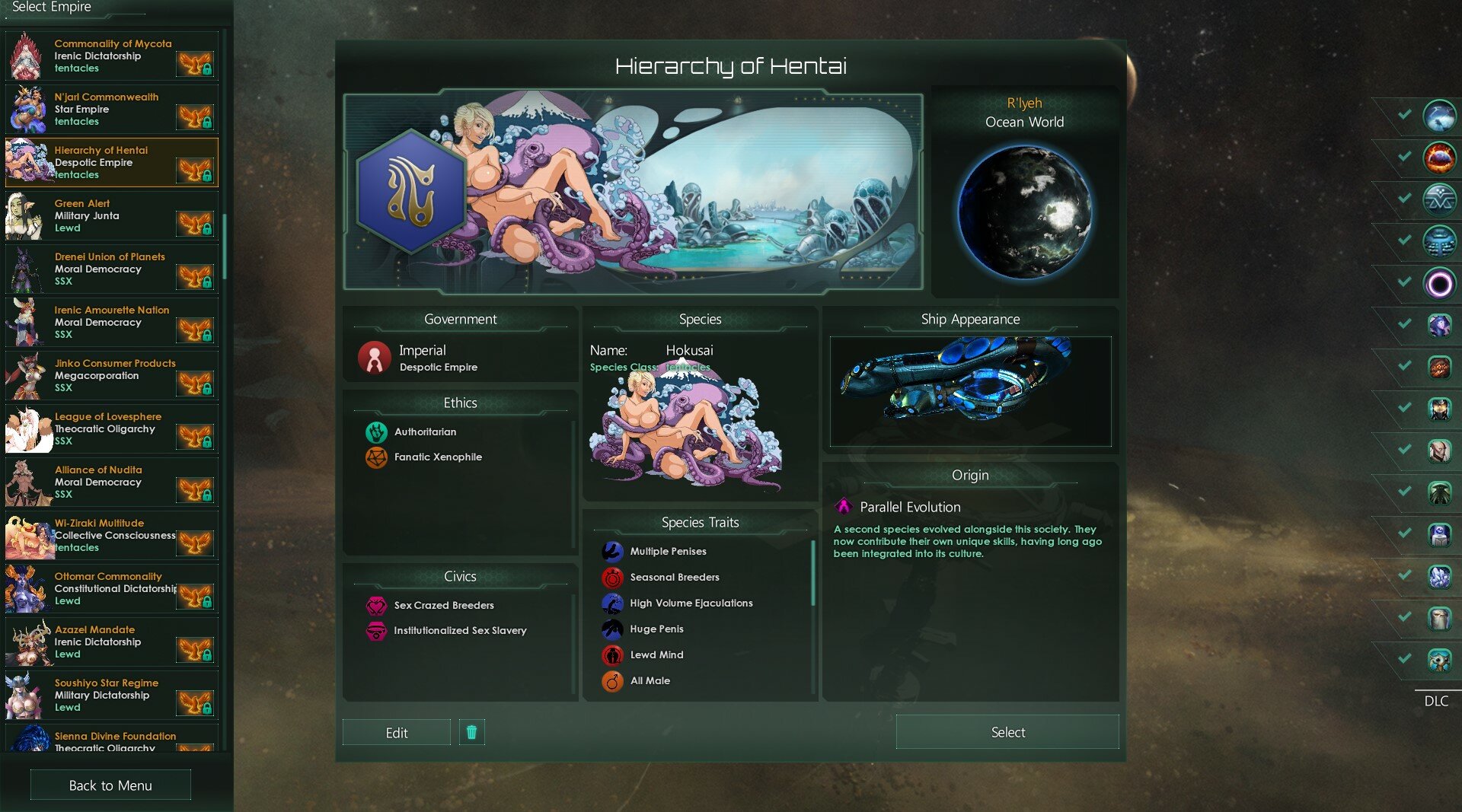Pick the Green Alert Military Junta empire
Screen dimensions: 1462x812
tap(111, 216)
